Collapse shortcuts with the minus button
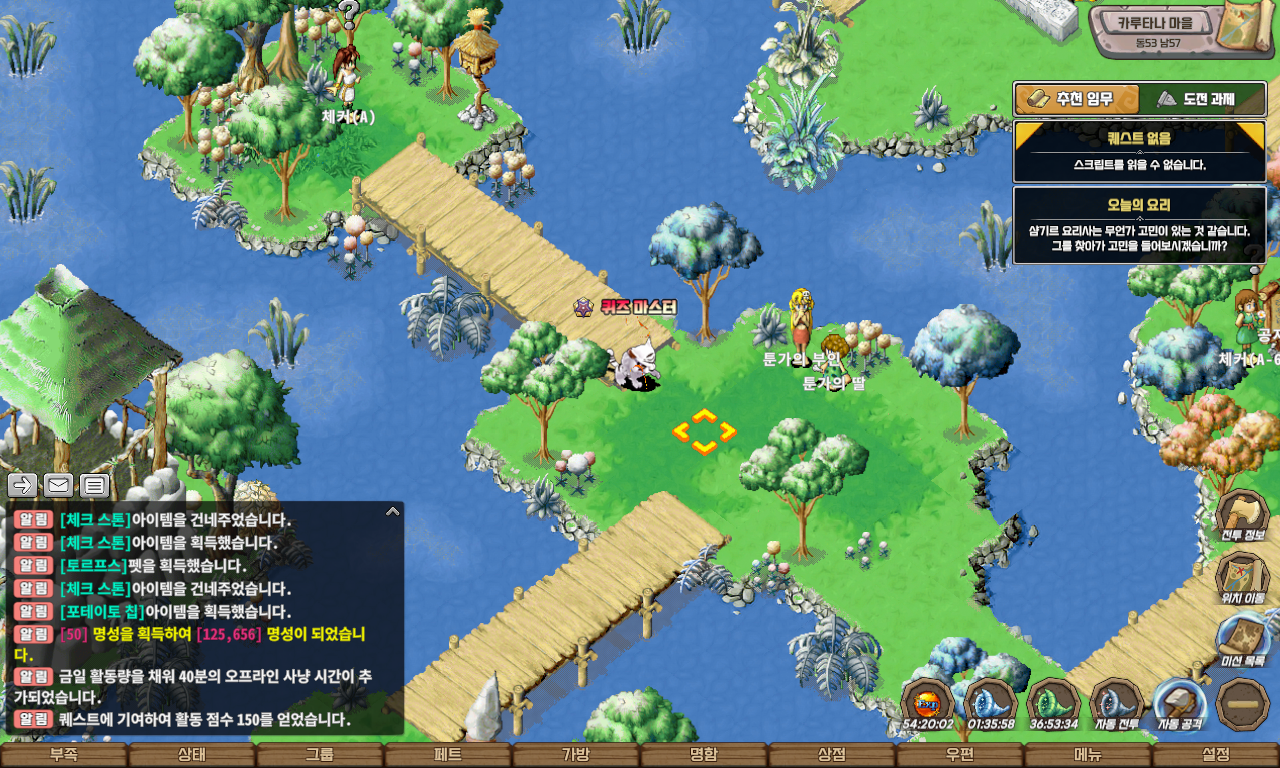Image resolution: width=1280 pixels, height=768 pixels. point(1243,703)
